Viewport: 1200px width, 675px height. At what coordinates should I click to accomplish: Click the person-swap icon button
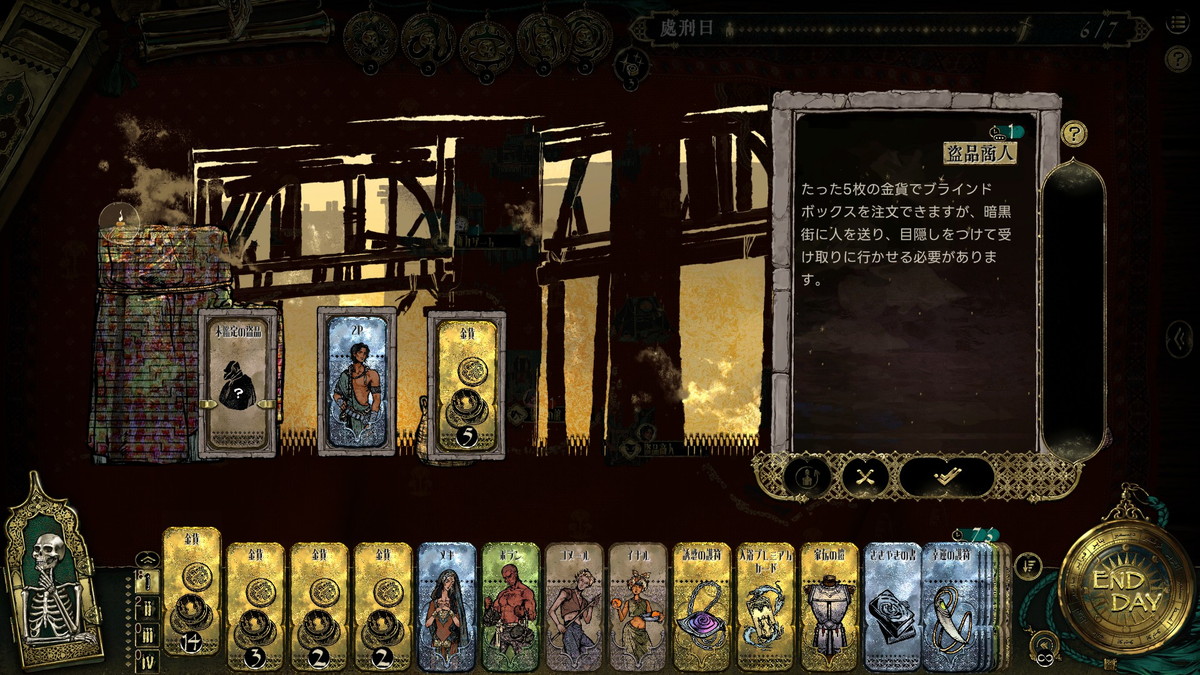[x=806, y=477]
